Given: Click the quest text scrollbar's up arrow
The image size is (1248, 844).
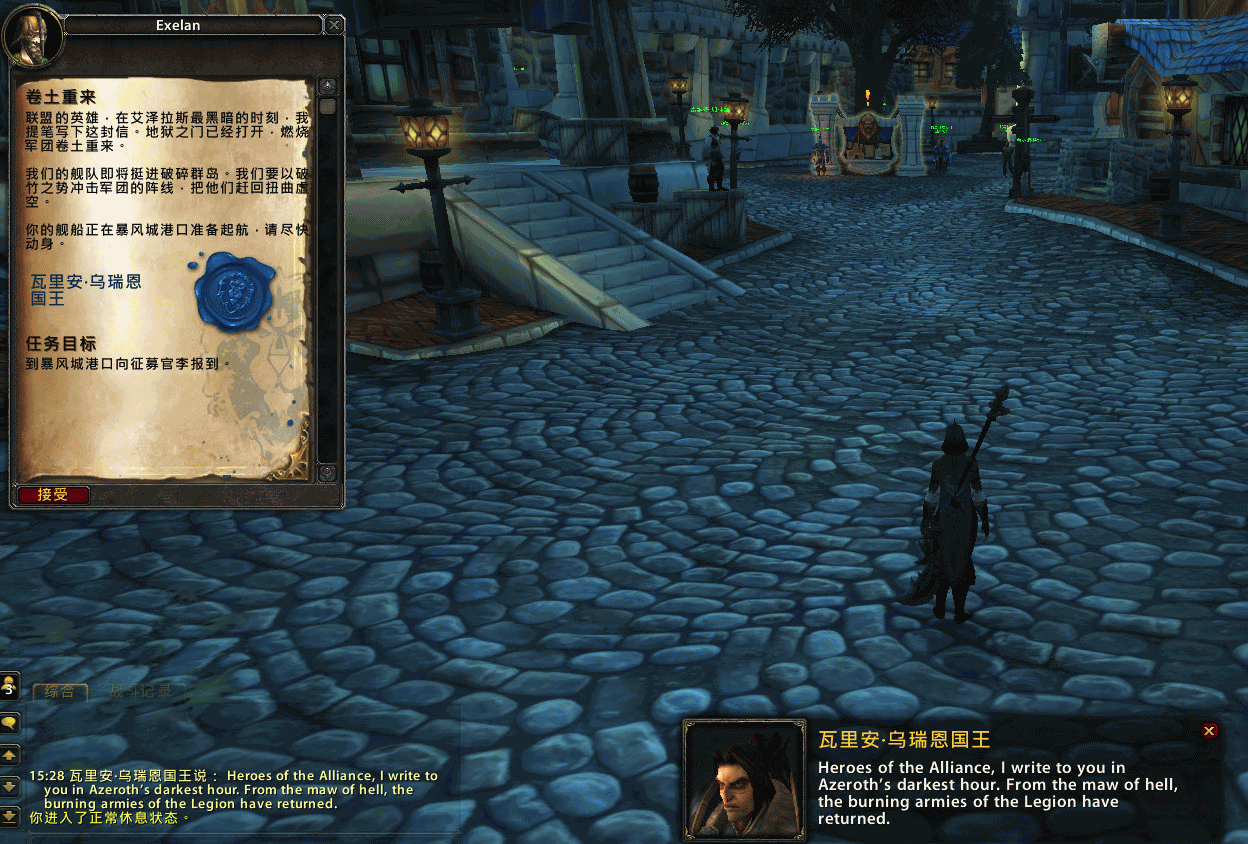Looking at the screenshot, I should pyautogui.click(x=326, y=86).
